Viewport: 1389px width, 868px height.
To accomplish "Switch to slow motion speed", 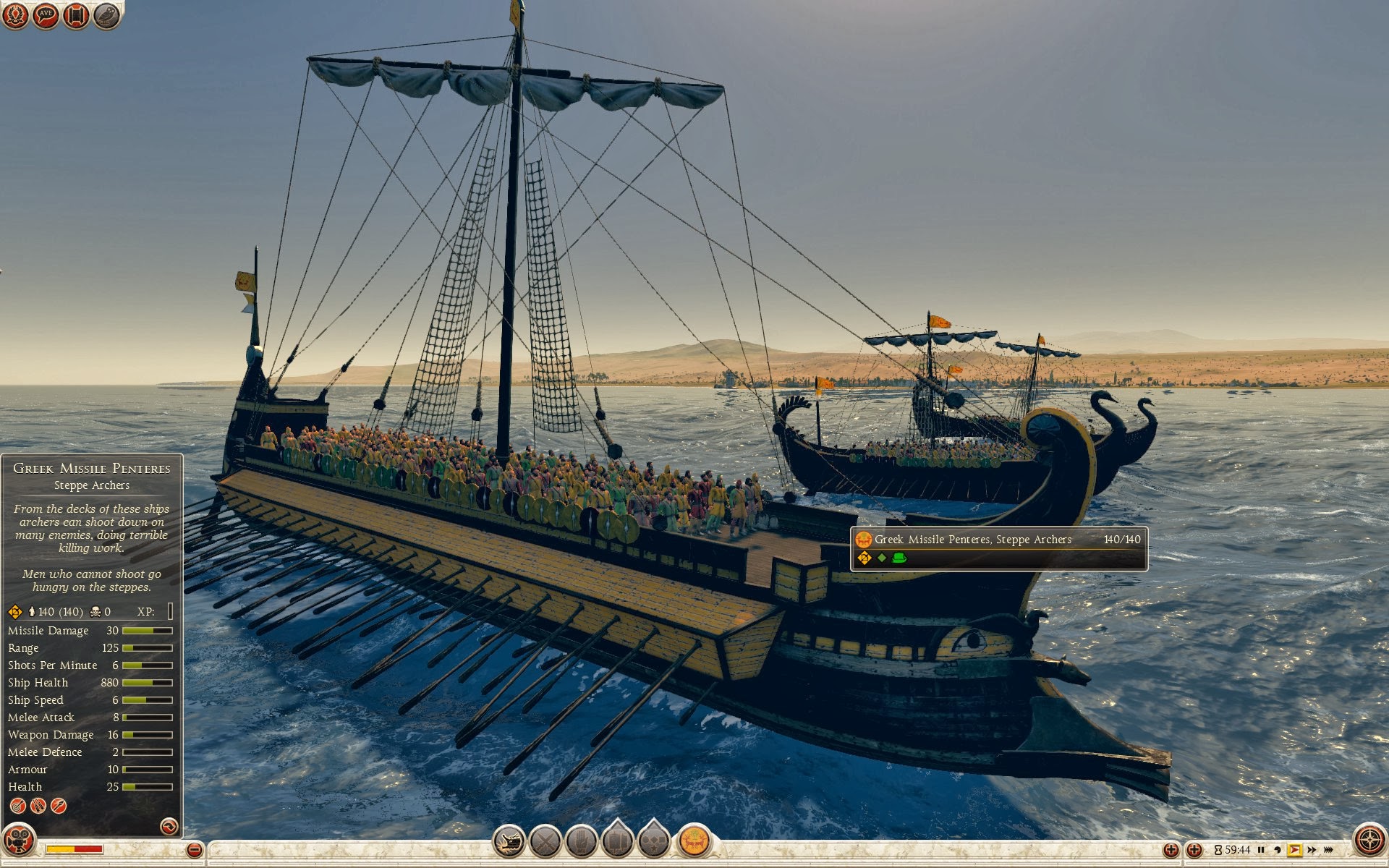I will point(1278,850).
